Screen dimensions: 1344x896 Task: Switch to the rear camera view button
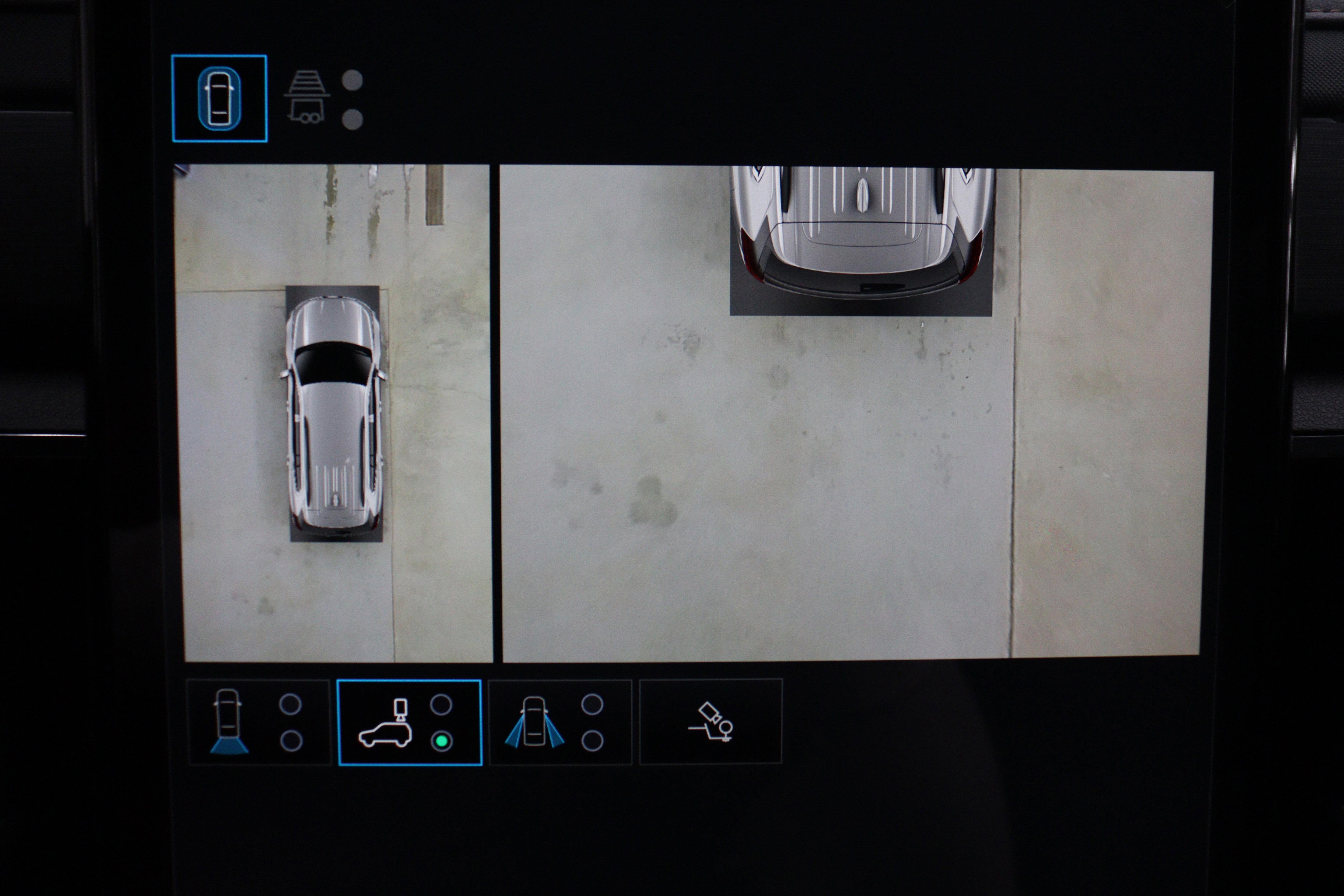[258, 722]
